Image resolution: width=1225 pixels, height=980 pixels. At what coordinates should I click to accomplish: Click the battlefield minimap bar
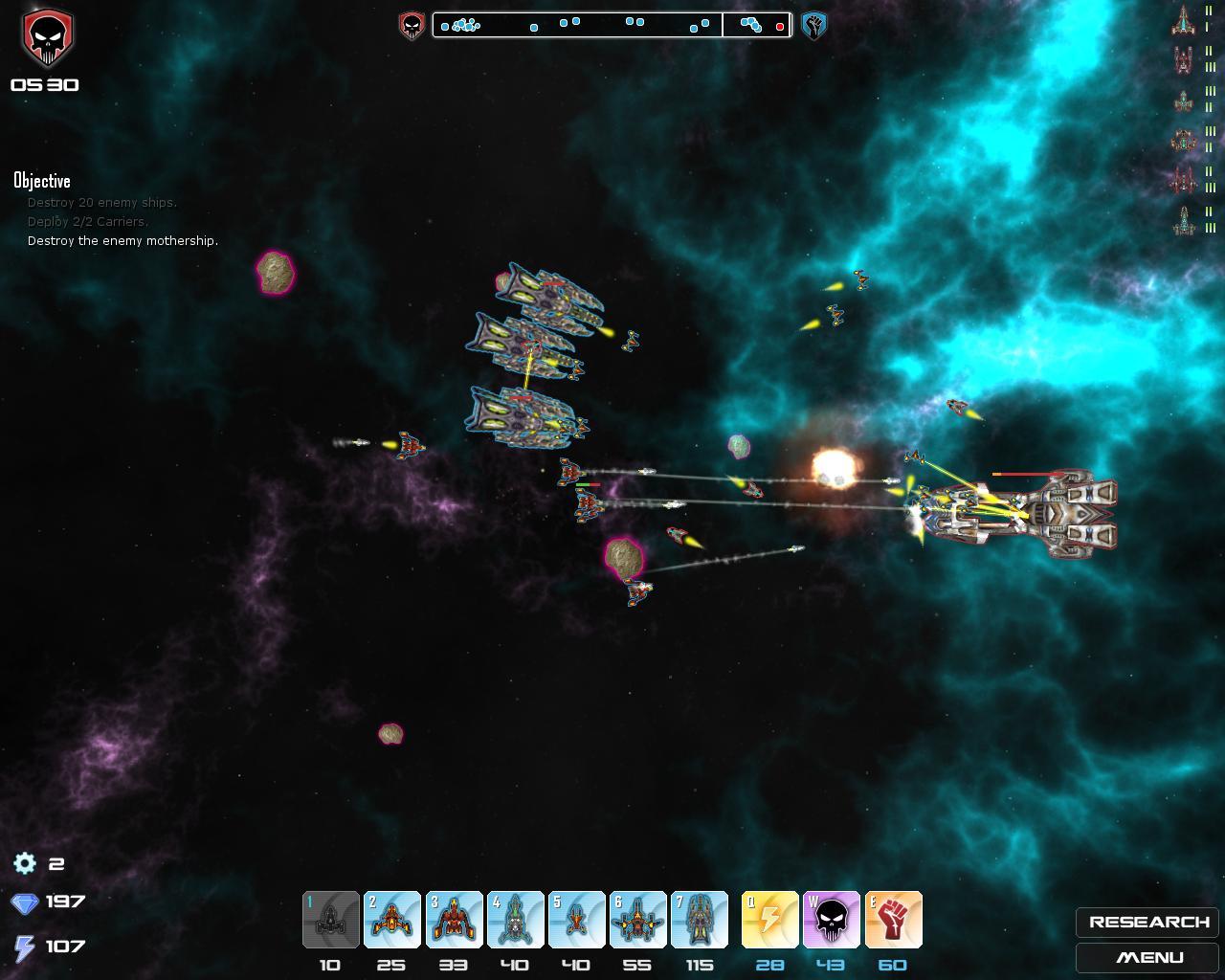612,25
